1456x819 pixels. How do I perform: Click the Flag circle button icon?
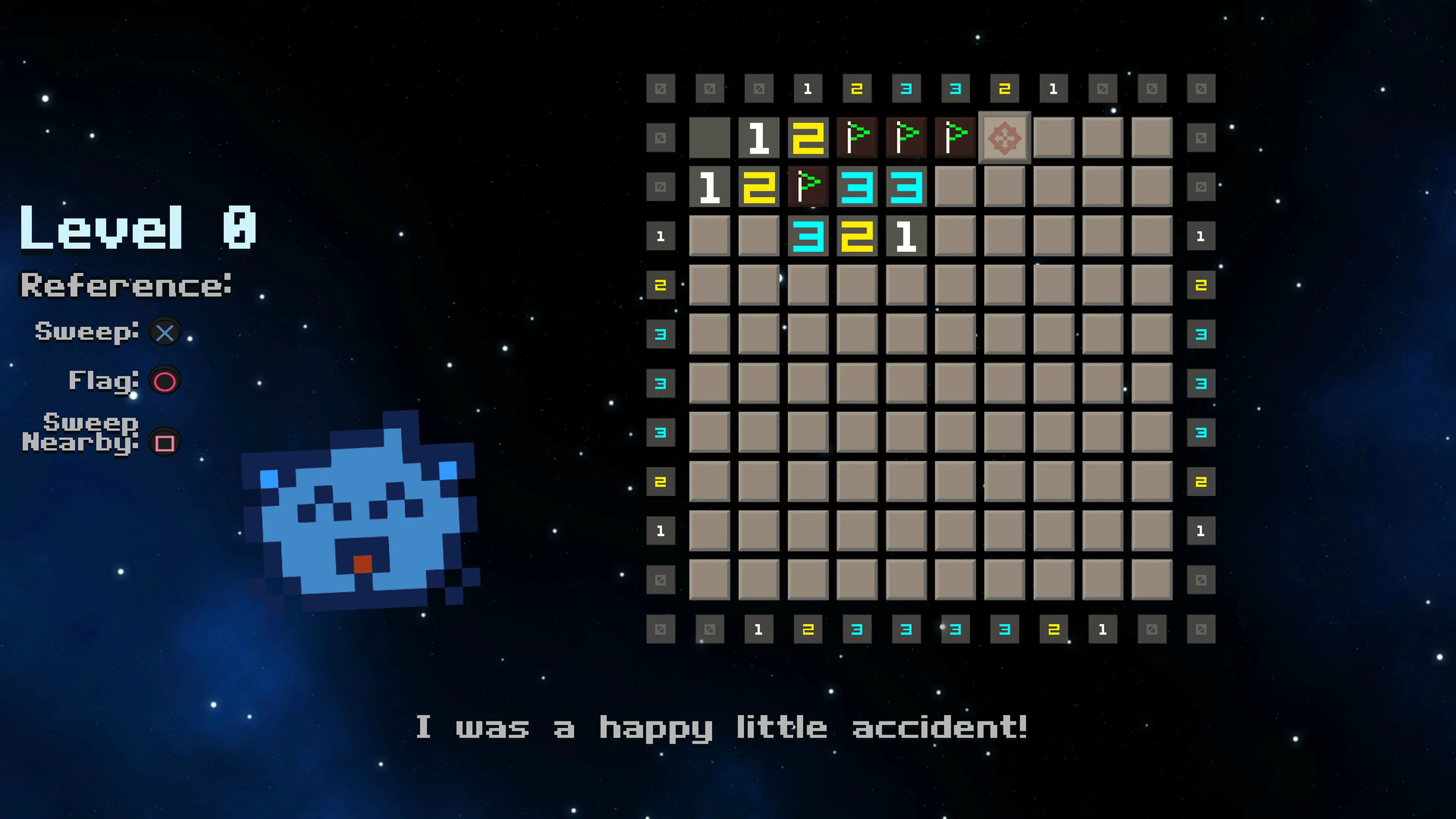point(165,381)
